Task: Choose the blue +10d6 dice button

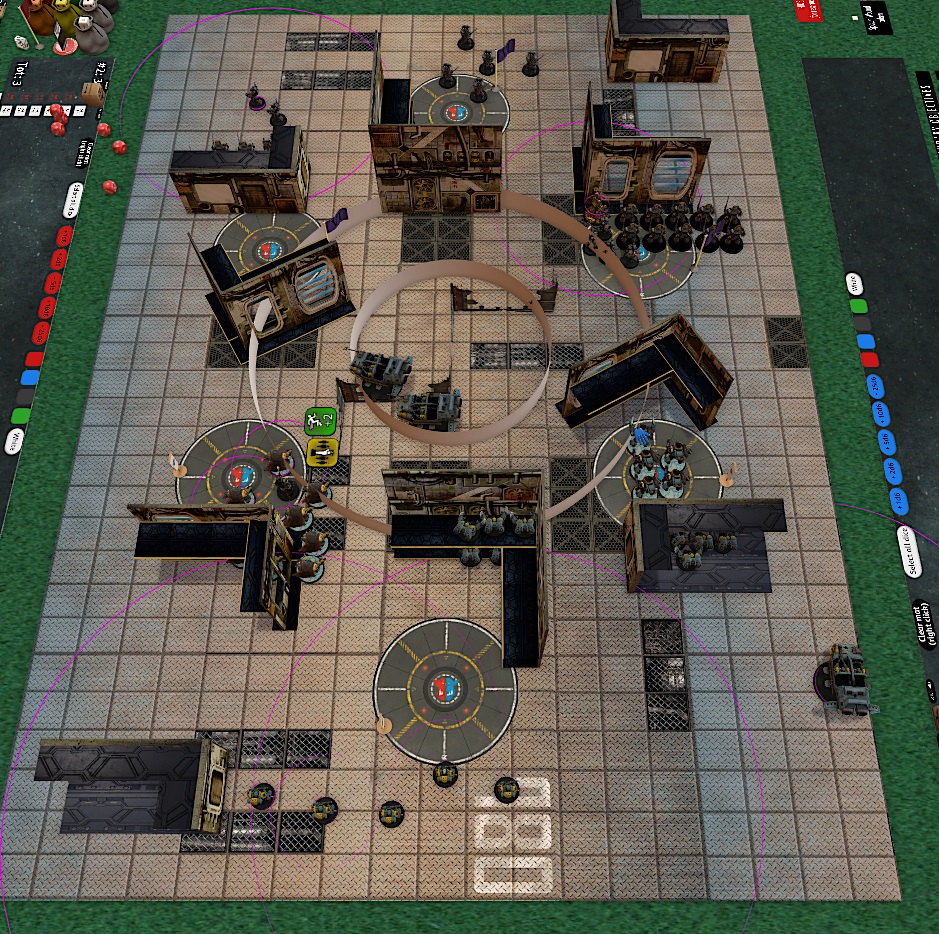Action: click(x=882, y=412)
